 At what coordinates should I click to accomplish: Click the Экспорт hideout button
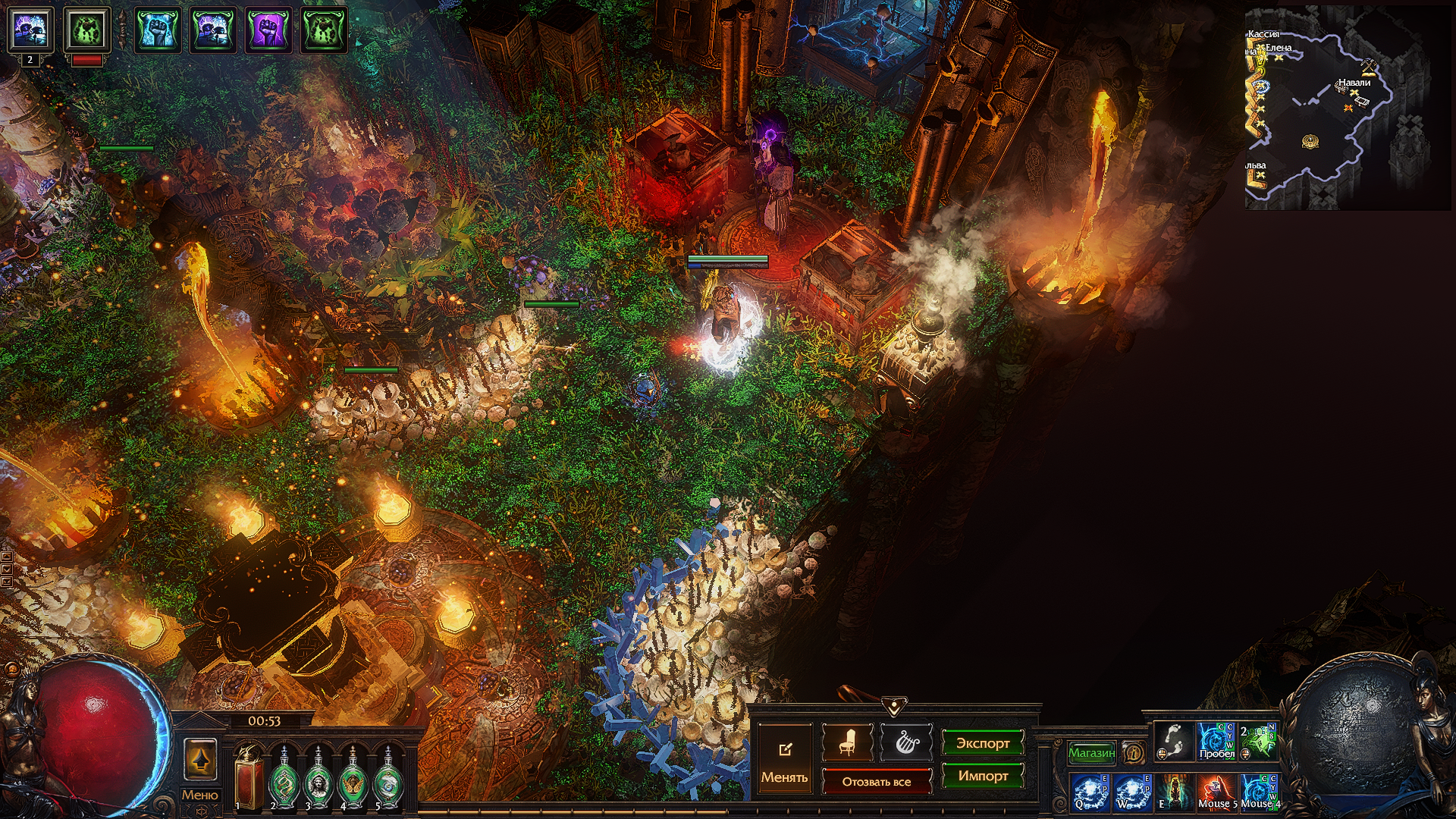coord(982,743)
